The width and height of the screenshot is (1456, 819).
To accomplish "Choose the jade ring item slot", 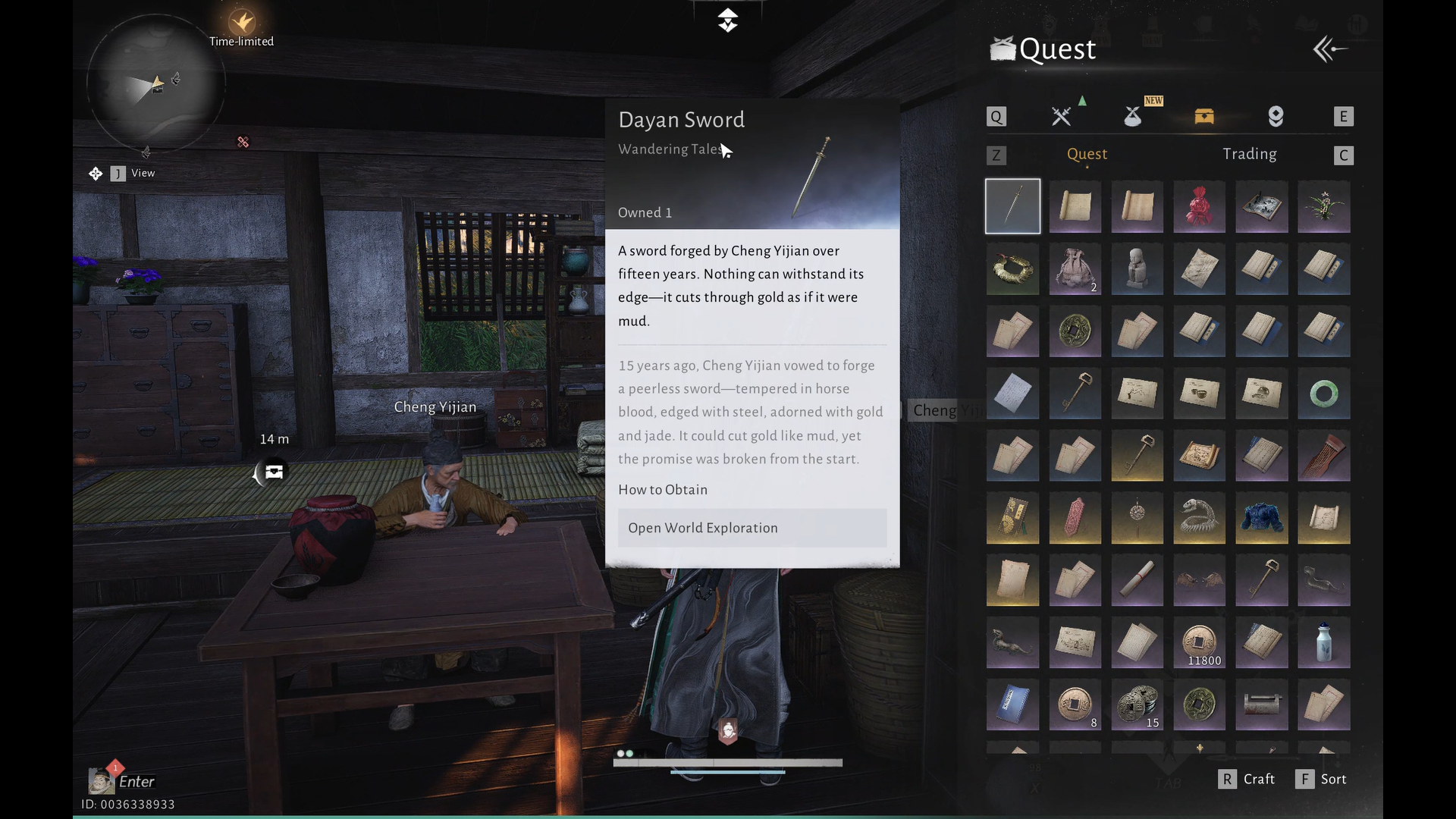I will pyautogui.click(x=1323, y=394).
